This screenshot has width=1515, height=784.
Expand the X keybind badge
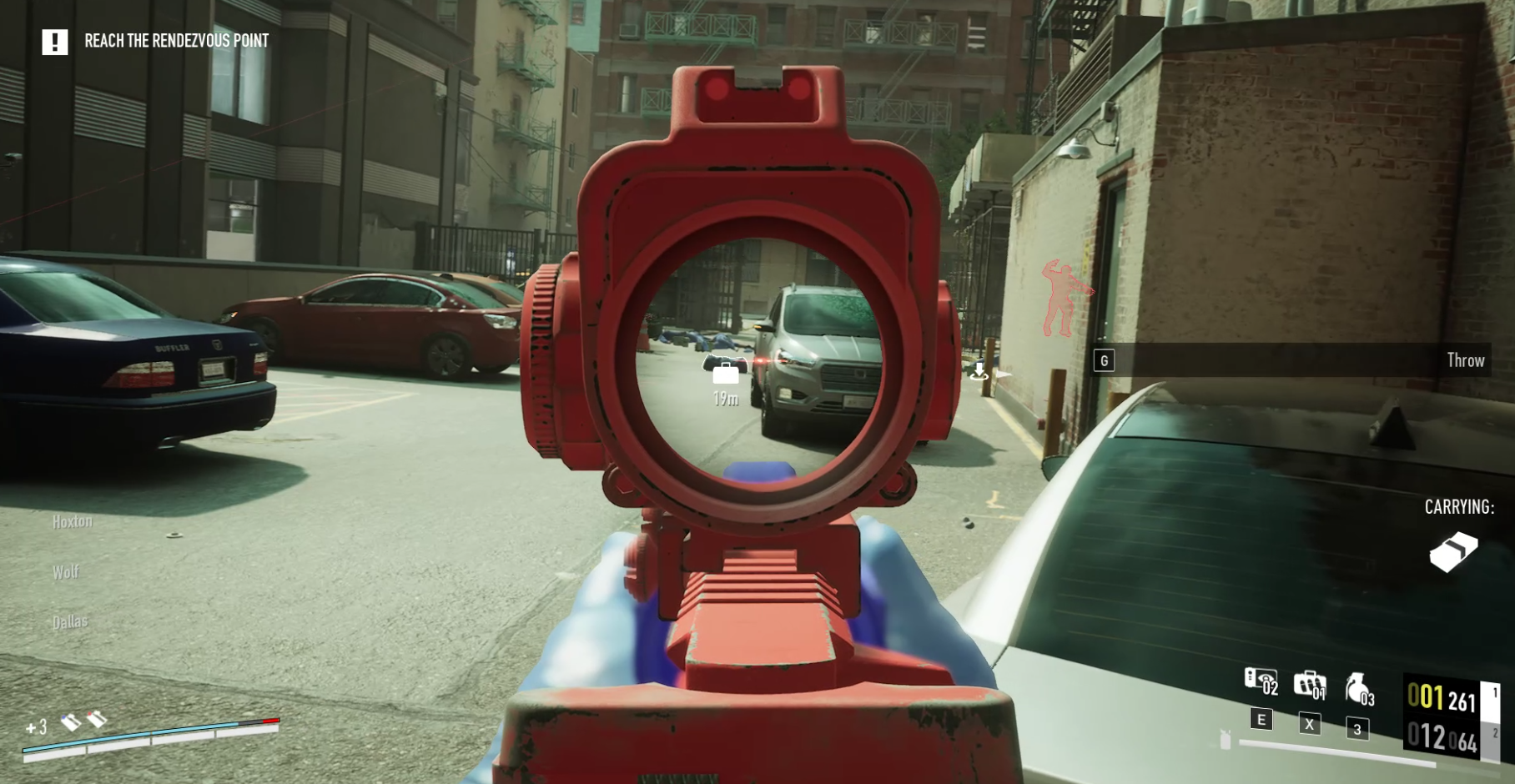click(x=1308, y=722)
